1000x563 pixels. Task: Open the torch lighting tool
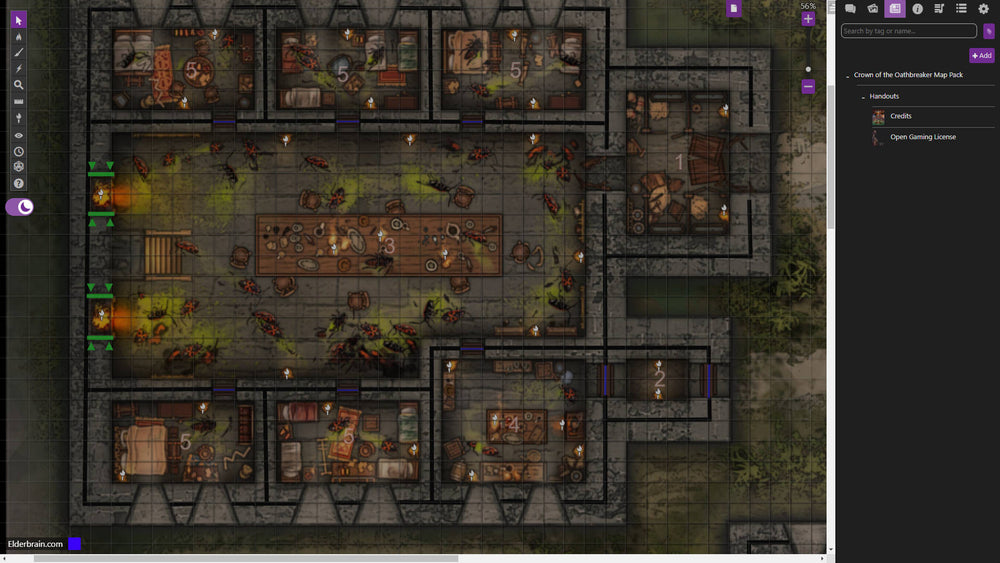[18, 118]
